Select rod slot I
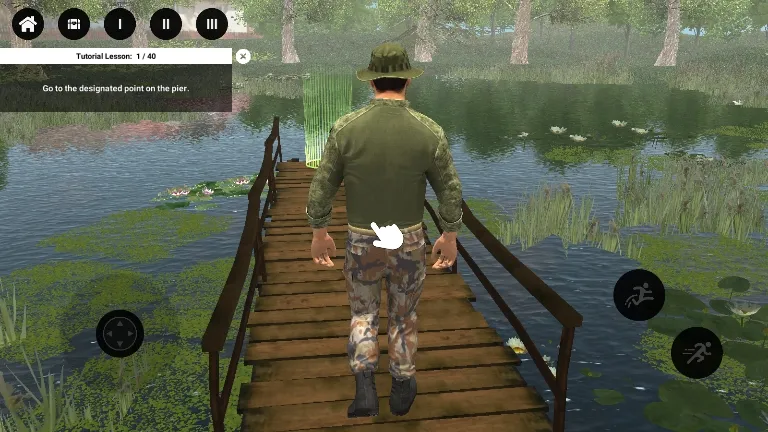768x432 pixels. 120,23
